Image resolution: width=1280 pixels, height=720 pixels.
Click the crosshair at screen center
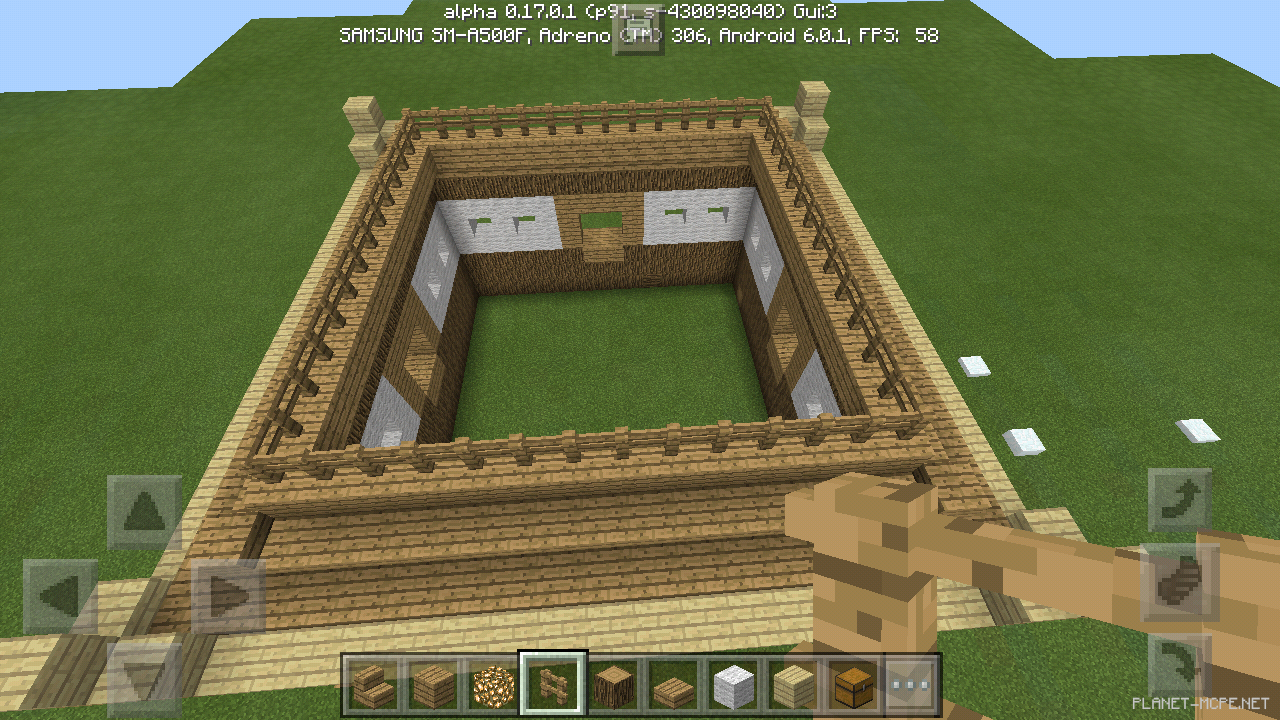pyautogui.click(x=640, y=360)
